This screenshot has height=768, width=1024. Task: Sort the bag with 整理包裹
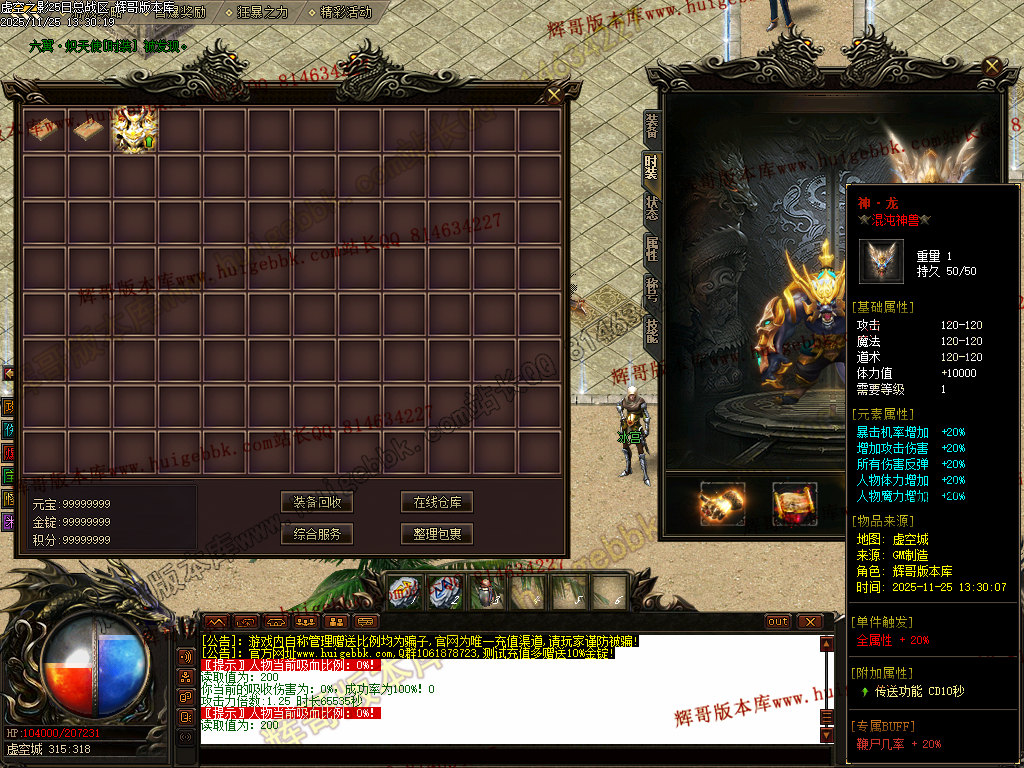click(436, 534)
